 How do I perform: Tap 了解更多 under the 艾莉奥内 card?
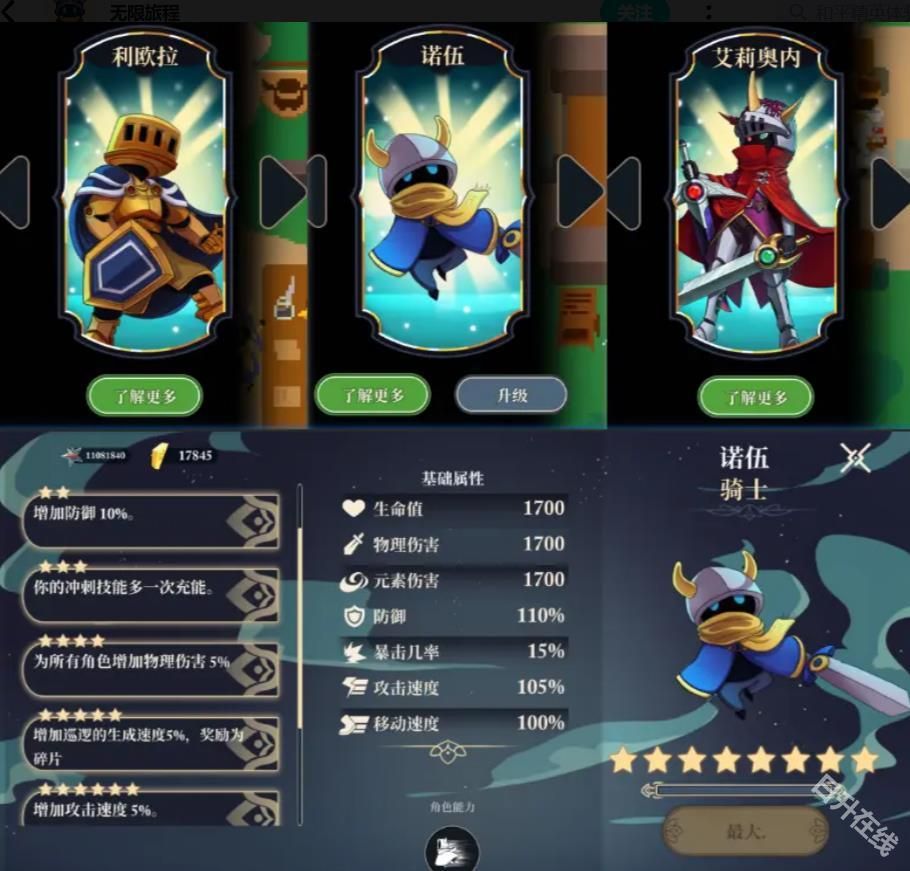755,397
